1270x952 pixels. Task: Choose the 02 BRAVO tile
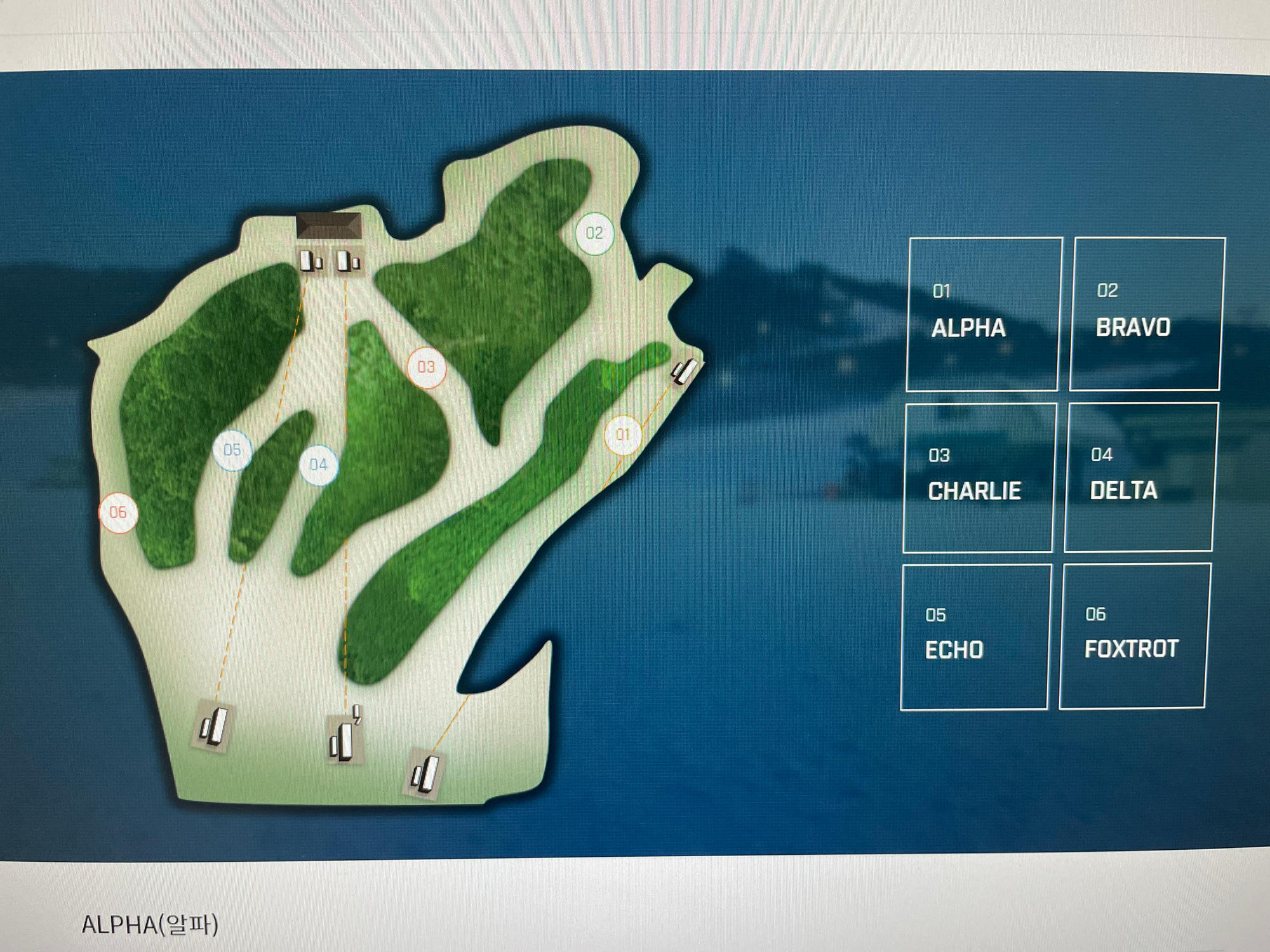1146,314
